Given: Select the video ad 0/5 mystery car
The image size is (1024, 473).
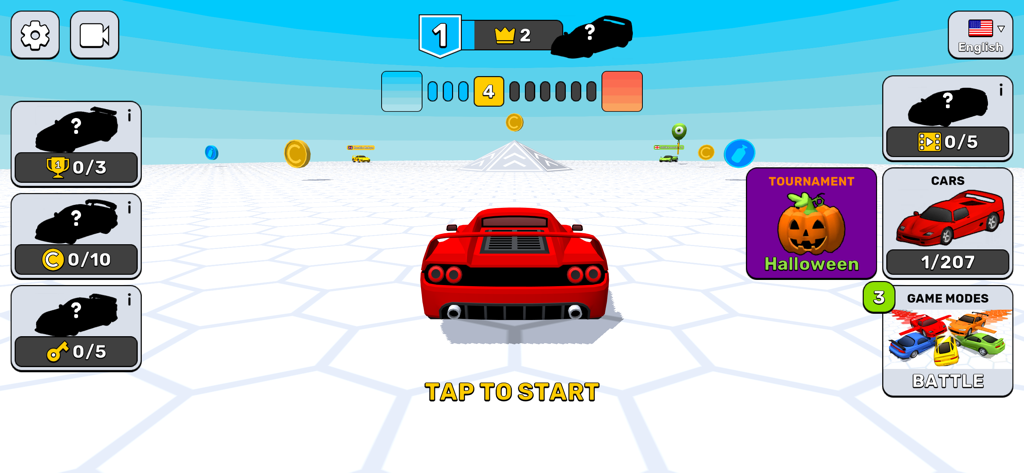Looking at the screenshot, I should click(x=945, y=119).
